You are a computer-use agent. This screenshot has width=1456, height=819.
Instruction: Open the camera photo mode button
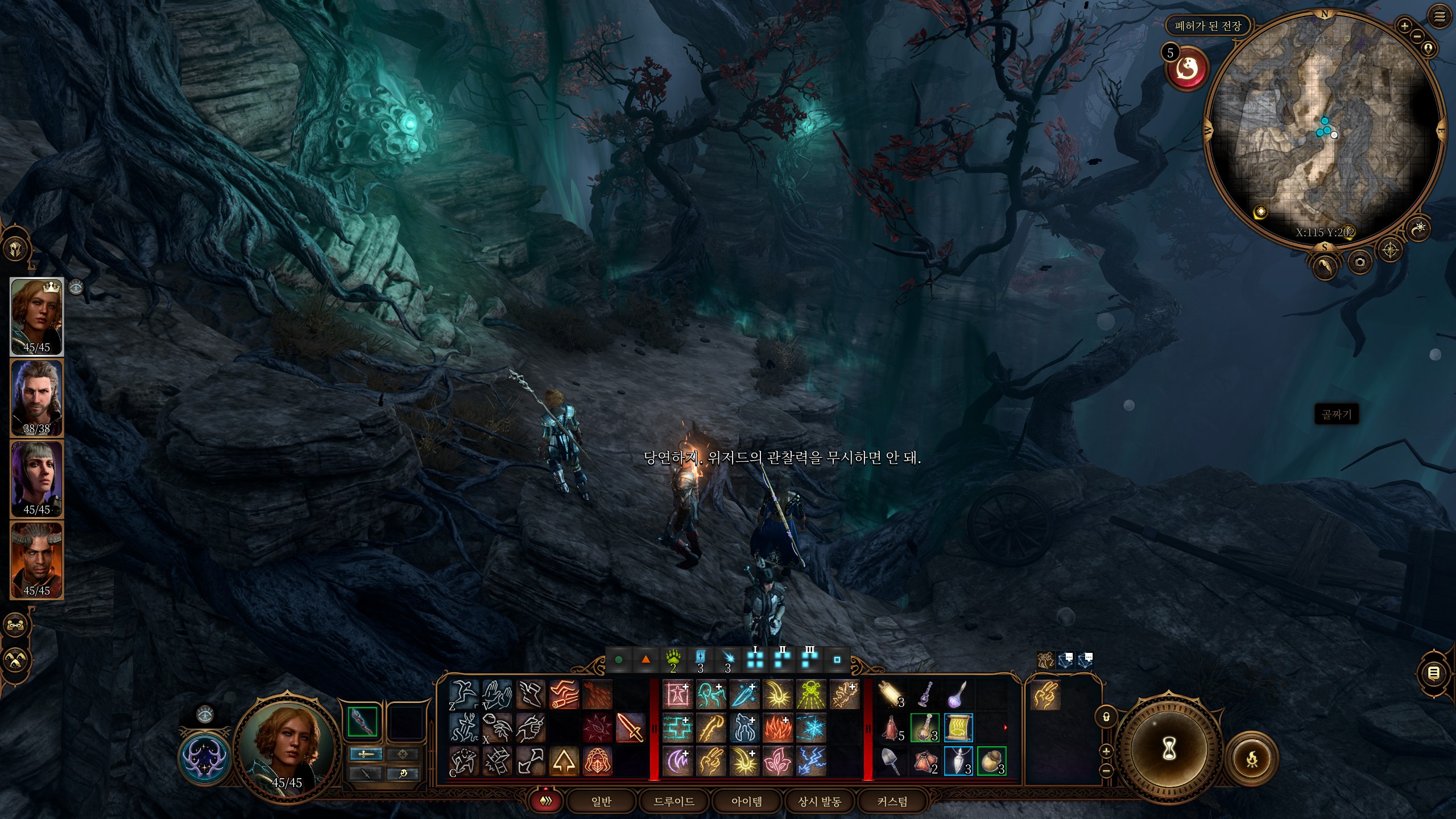pos(1360,262)
